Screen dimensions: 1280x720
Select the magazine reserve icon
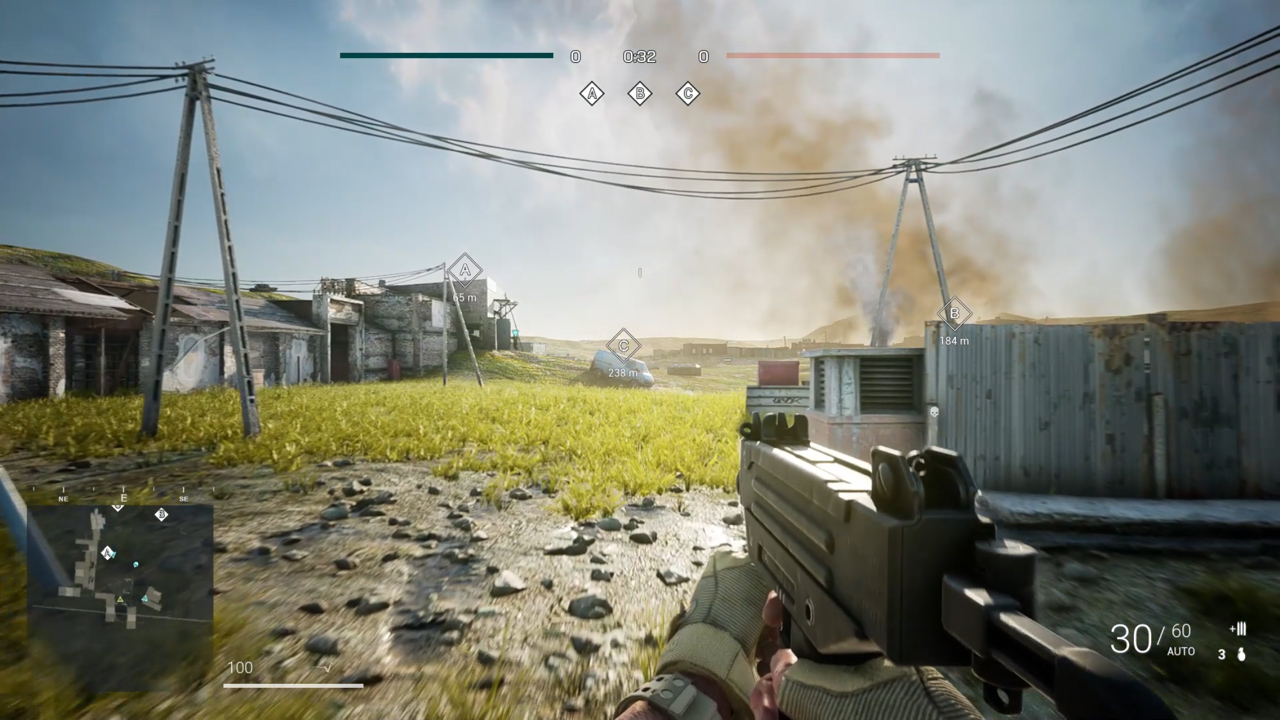1239,630
